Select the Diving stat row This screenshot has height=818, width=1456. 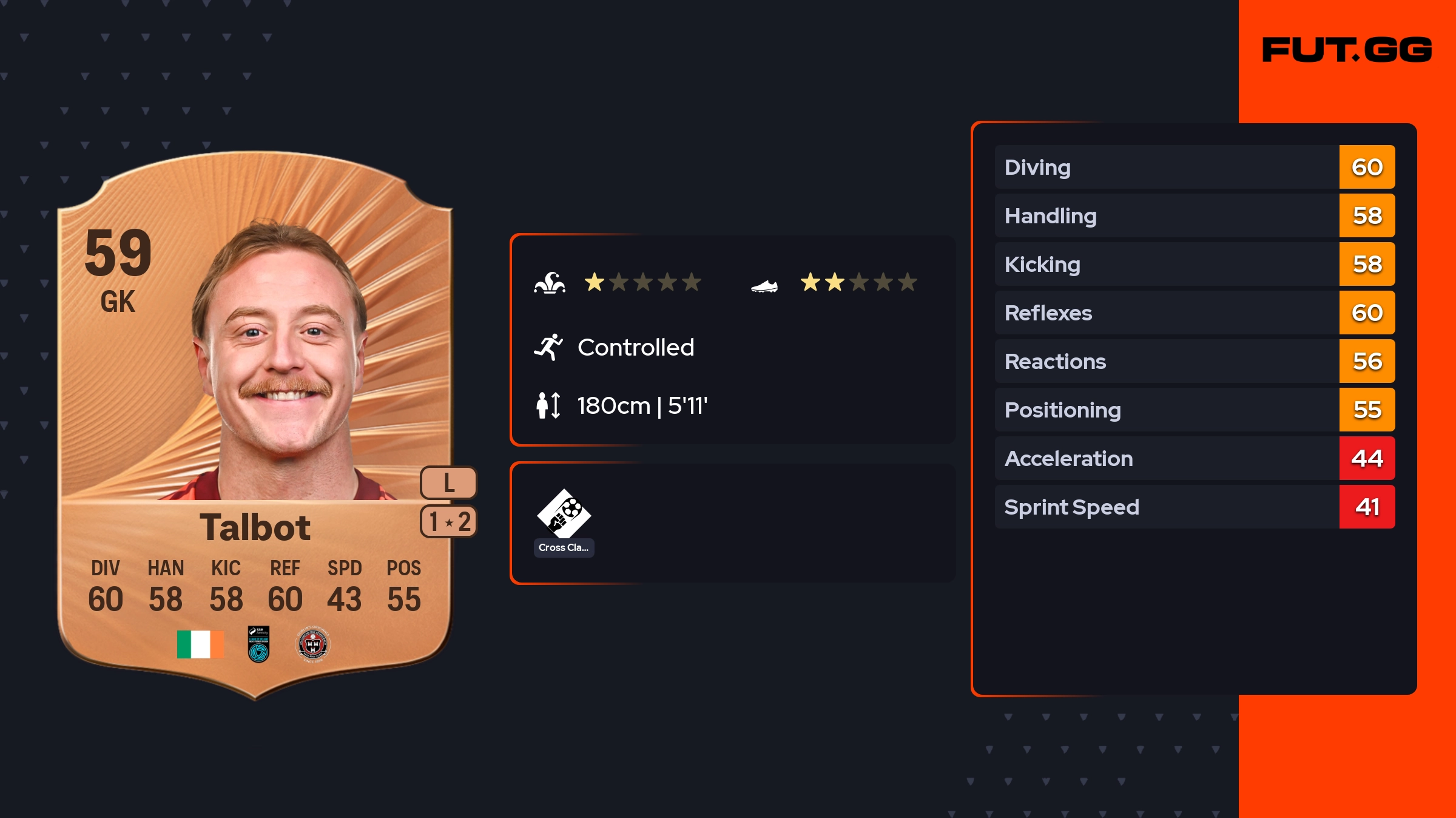[1194, 167]
